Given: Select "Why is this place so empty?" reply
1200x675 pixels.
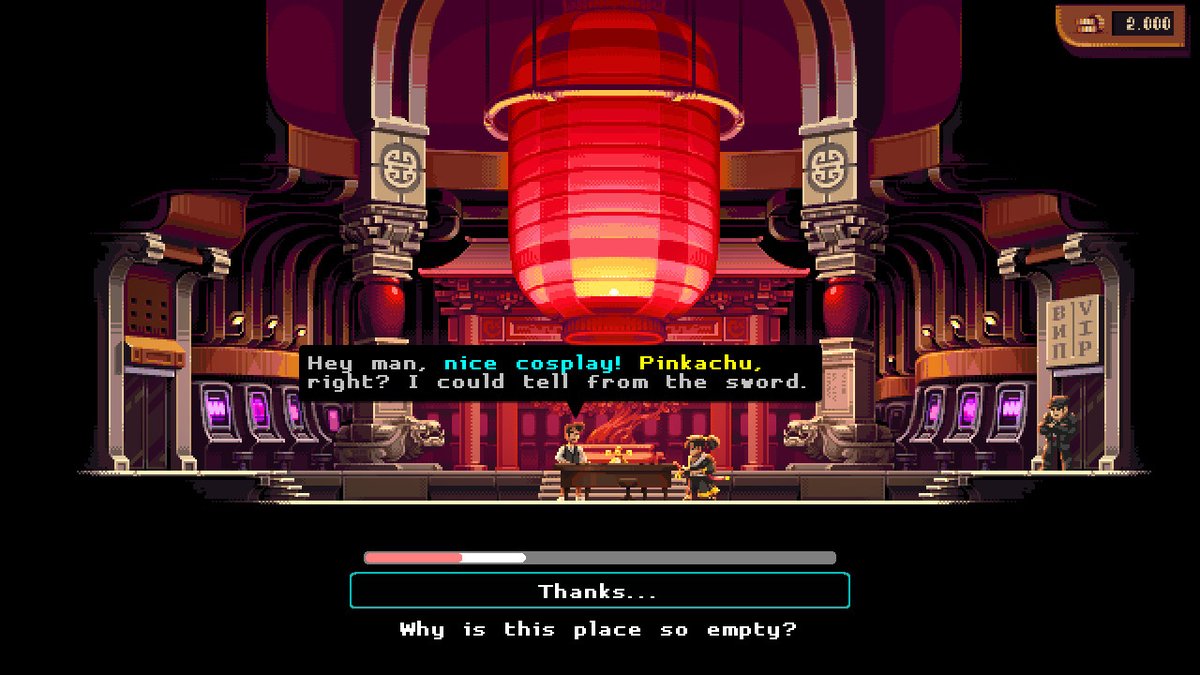Looking at the screenshot, I should tap(599, 630).
